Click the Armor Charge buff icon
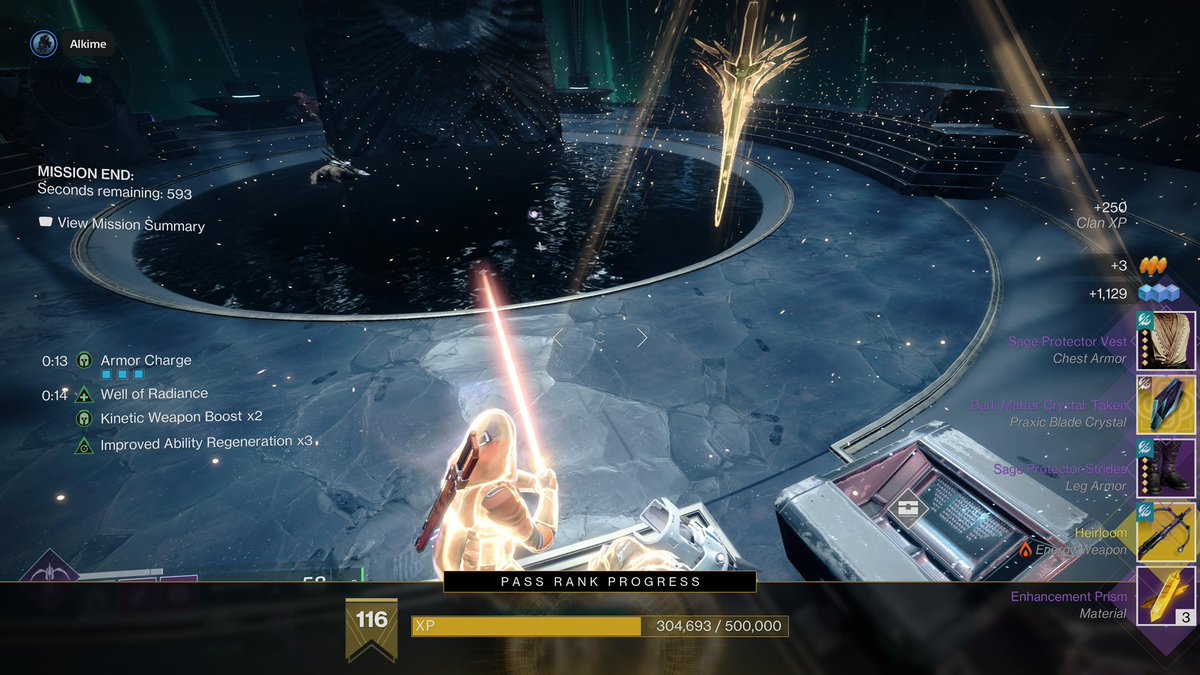Image resolution: width=1200 pixels, height=675 pixels. click(84, 360)
